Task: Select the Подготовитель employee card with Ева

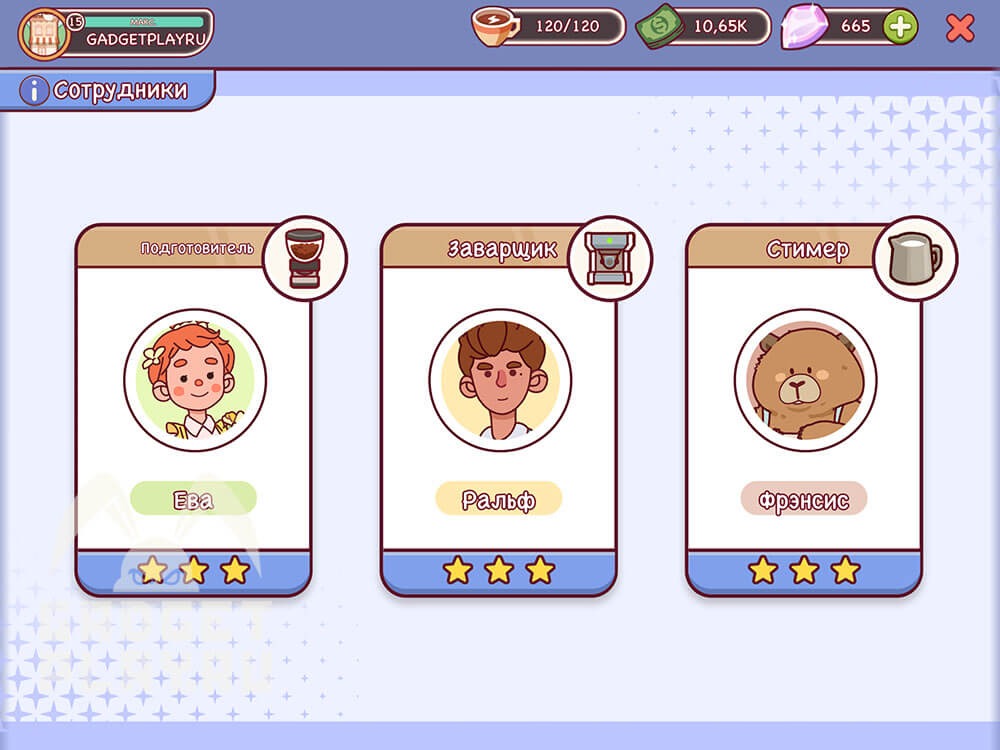Action: [194, 410]
